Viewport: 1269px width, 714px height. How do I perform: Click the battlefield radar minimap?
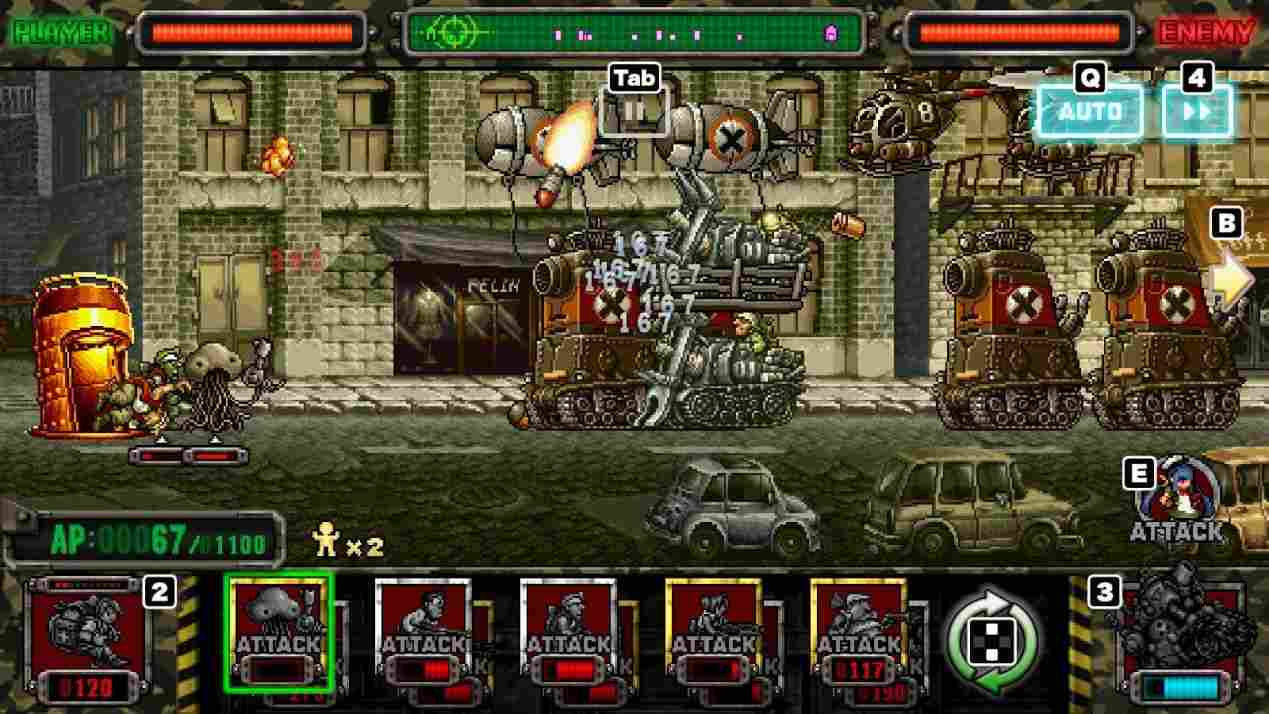(x=634, y=33)
